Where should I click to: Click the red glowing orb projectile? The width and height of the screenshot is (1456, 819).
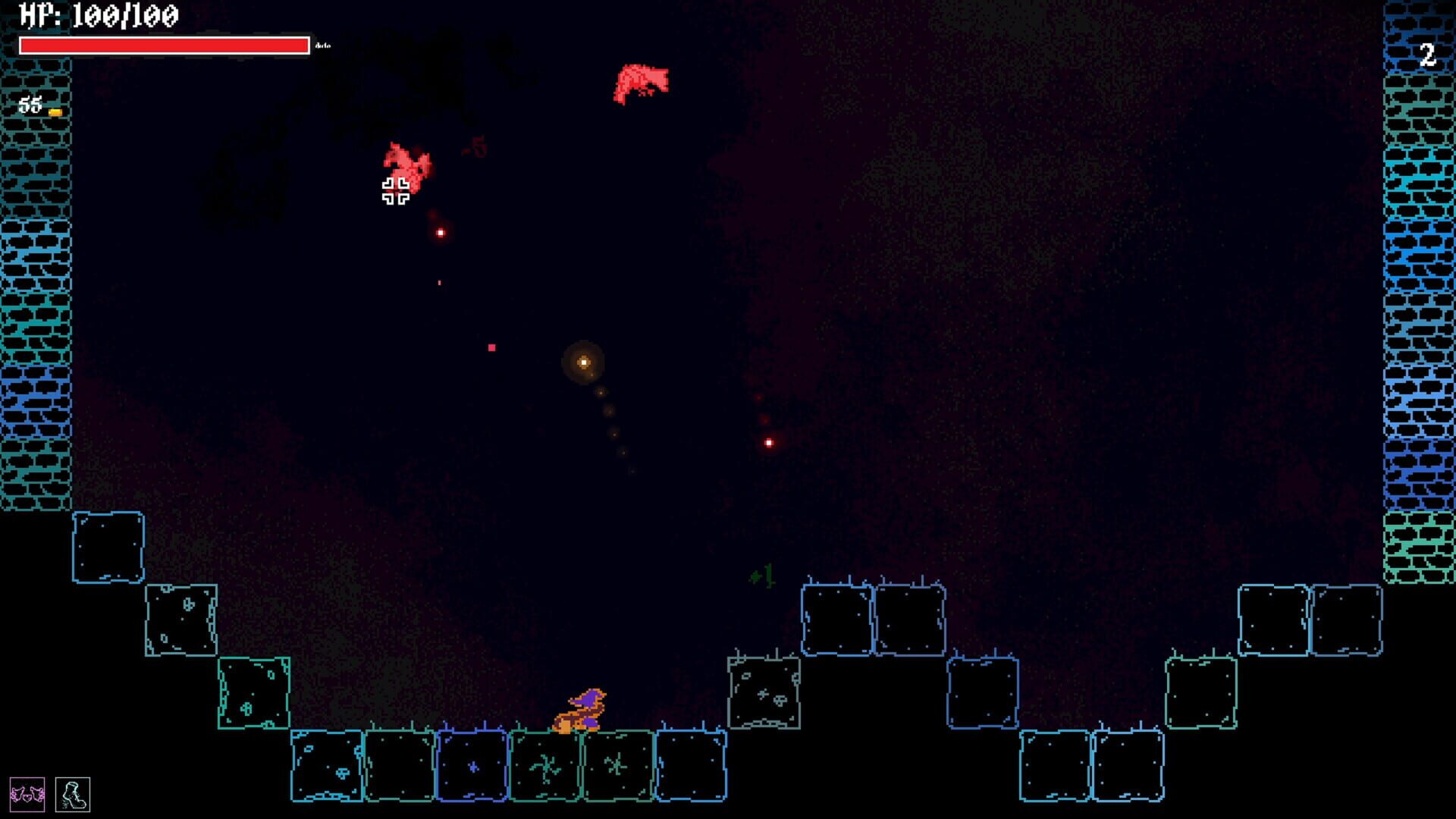(767, 441)
